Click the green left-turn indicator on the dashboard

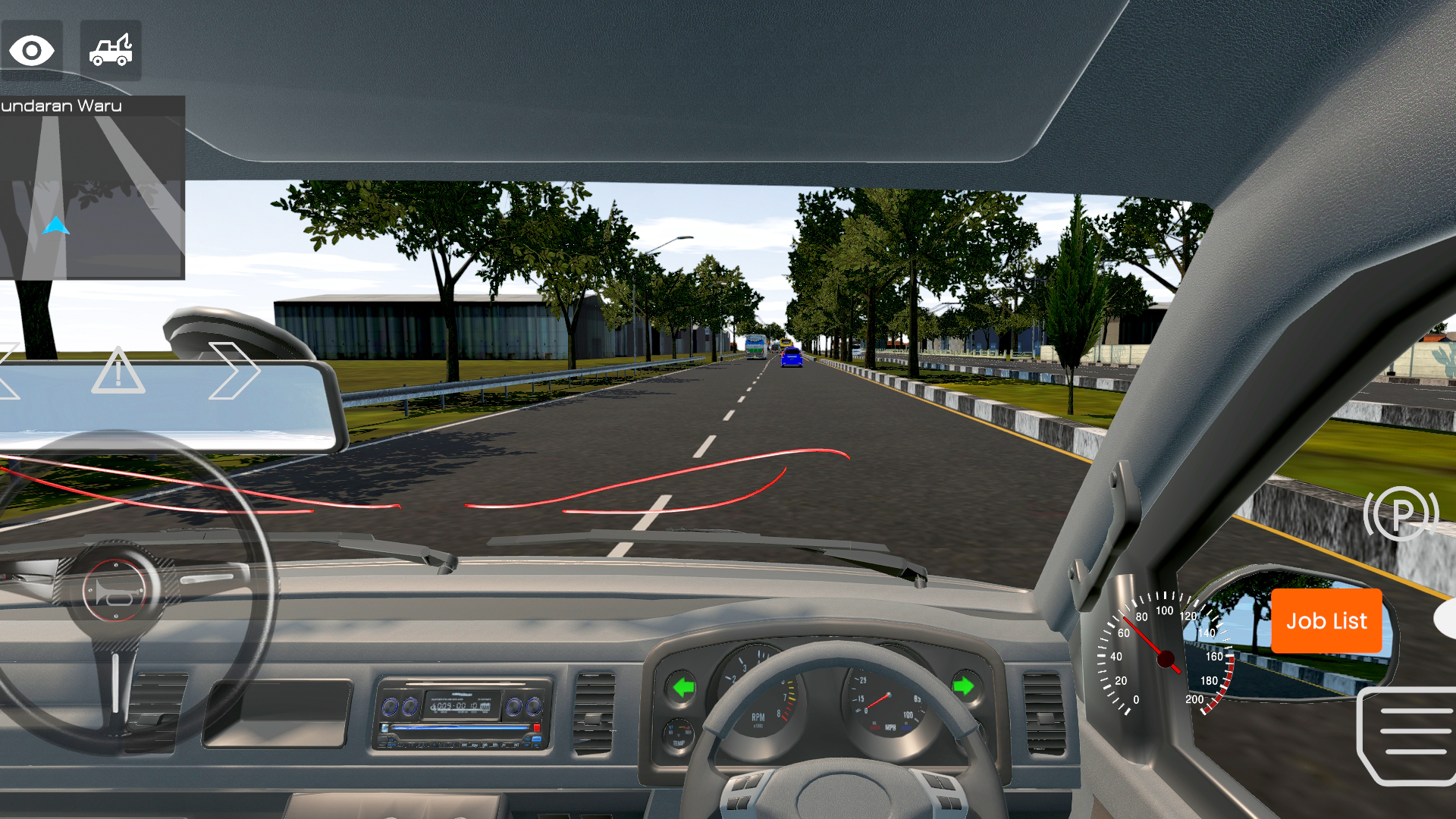[682, 688]
